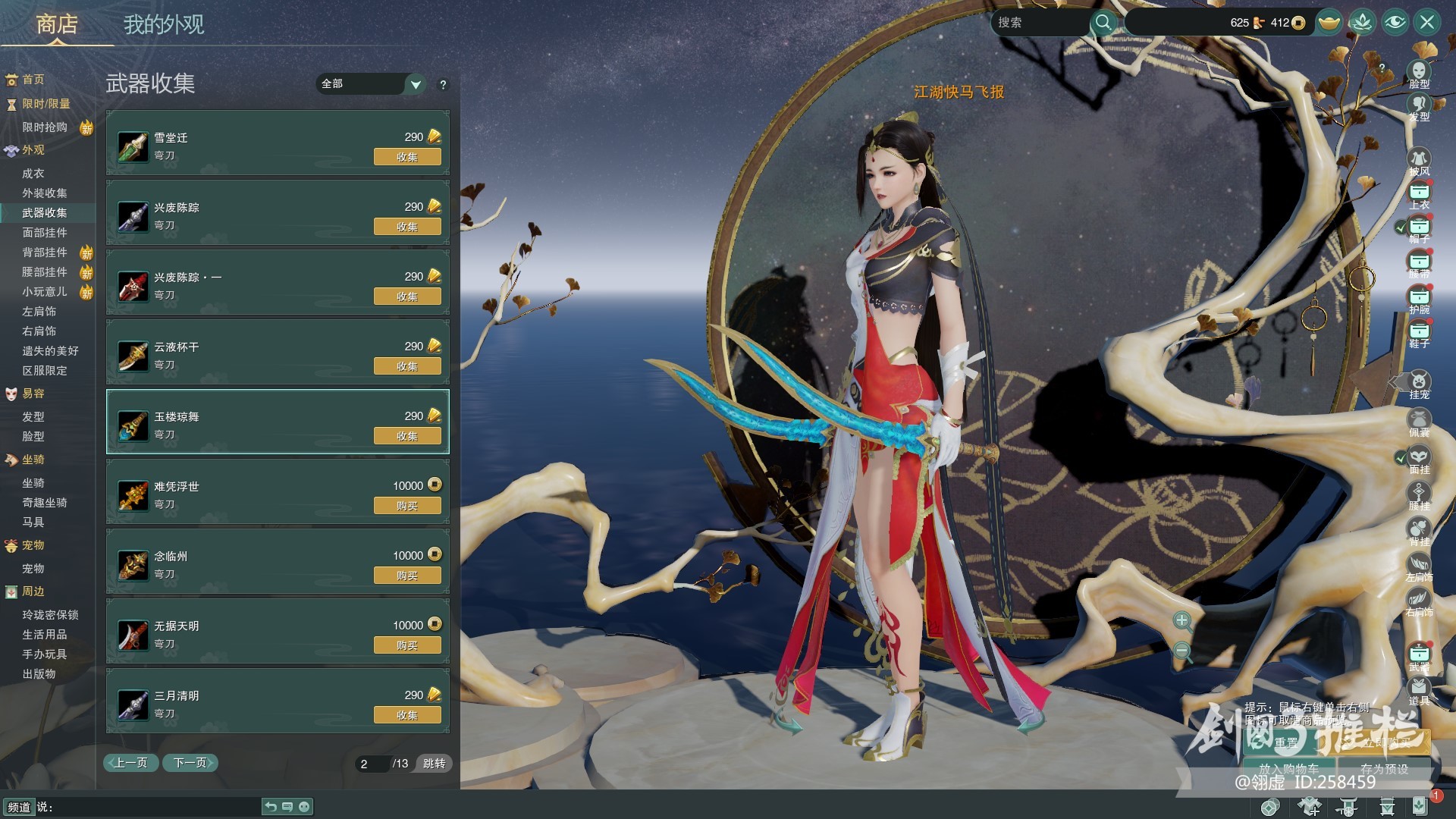Screen dimensions: 1456x819
Task: Zoom in on the character preview
Action: 1181,622
